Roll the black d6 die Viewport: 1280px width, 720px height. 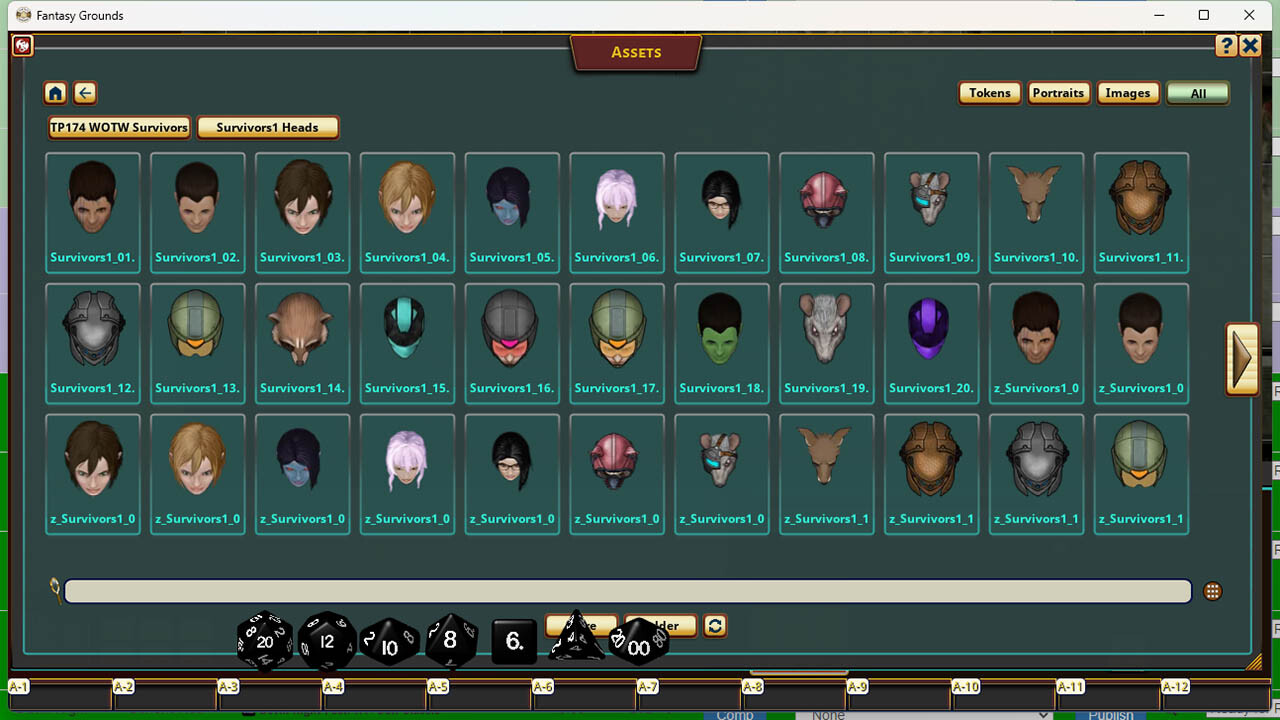coord(513,643)
